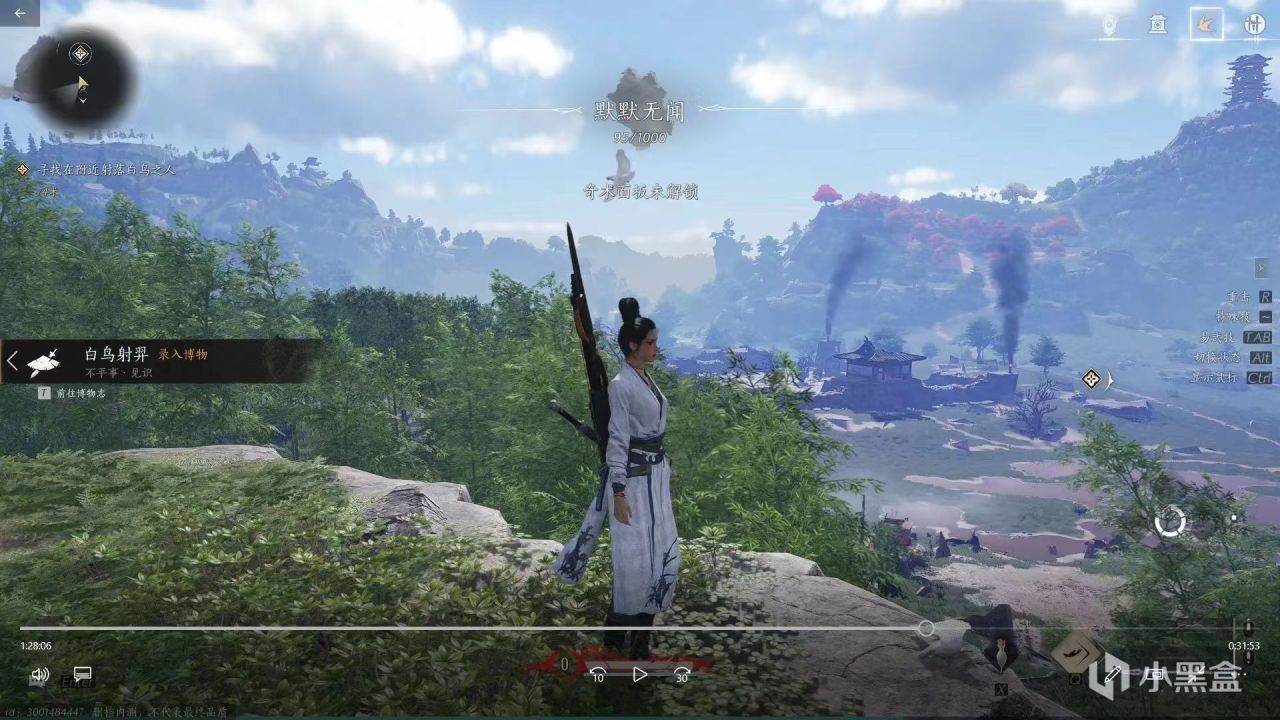
Task: Mute the video player volume
Action: (38, 676)
